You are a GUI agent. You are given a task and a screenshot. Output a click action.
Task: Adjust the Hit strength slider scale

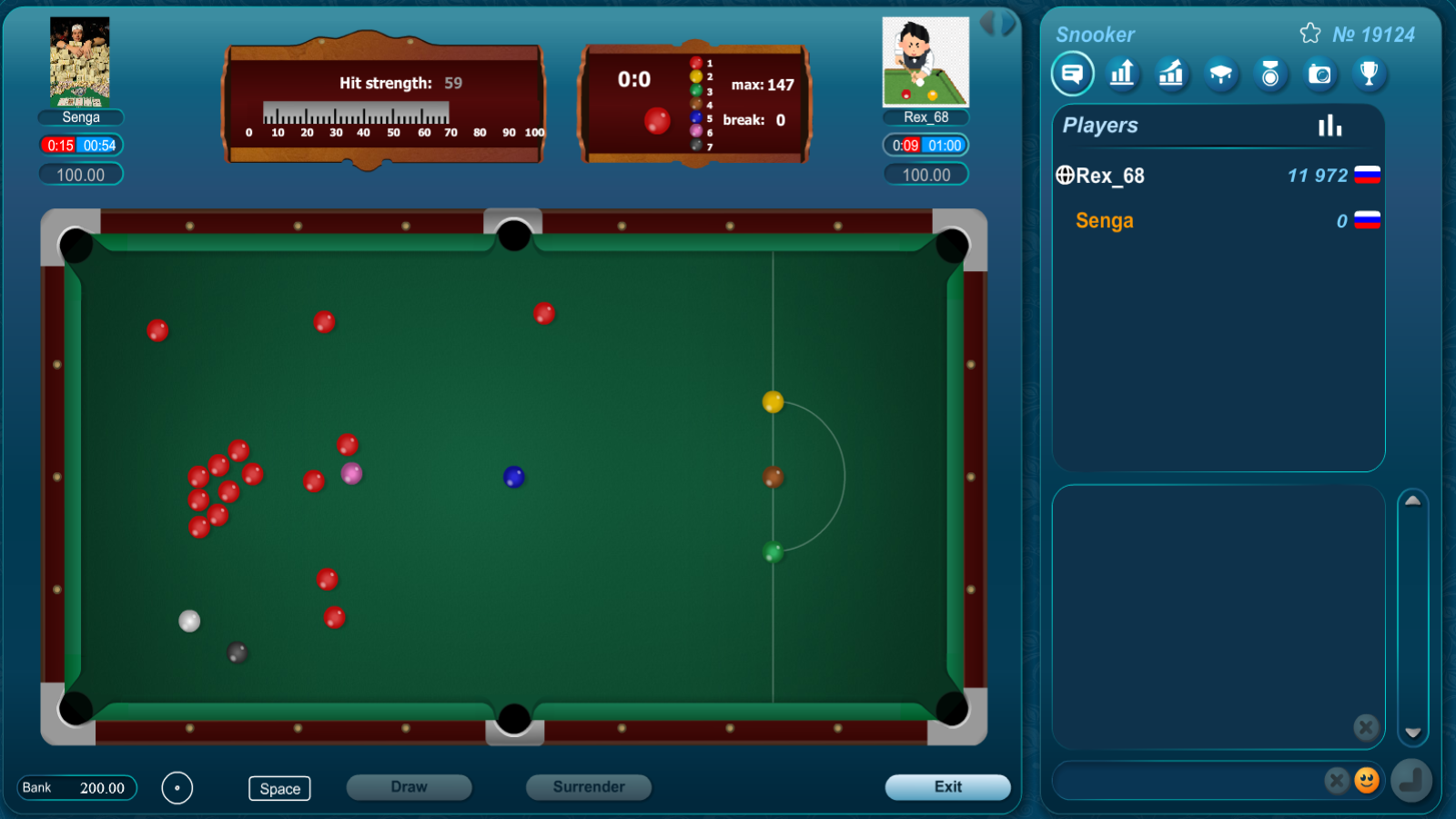tap(355, 113)
